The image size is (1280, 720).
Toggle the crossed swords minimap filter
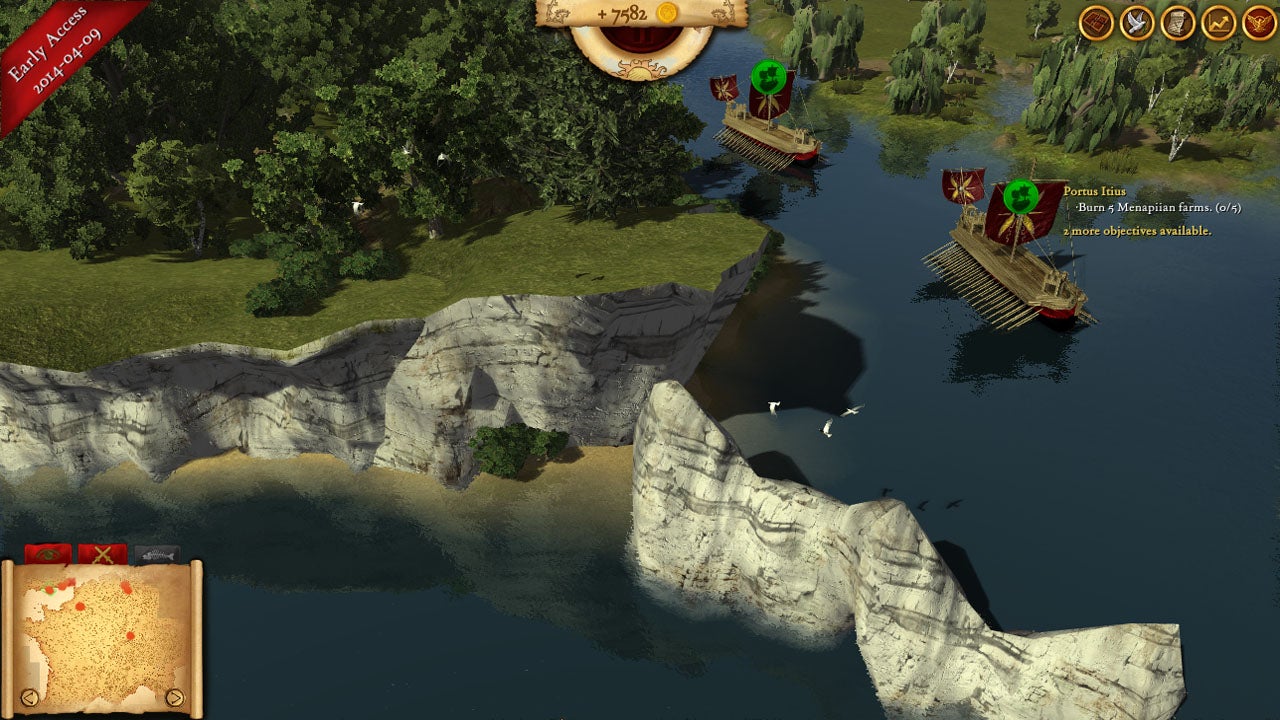[x=102, y=553]
